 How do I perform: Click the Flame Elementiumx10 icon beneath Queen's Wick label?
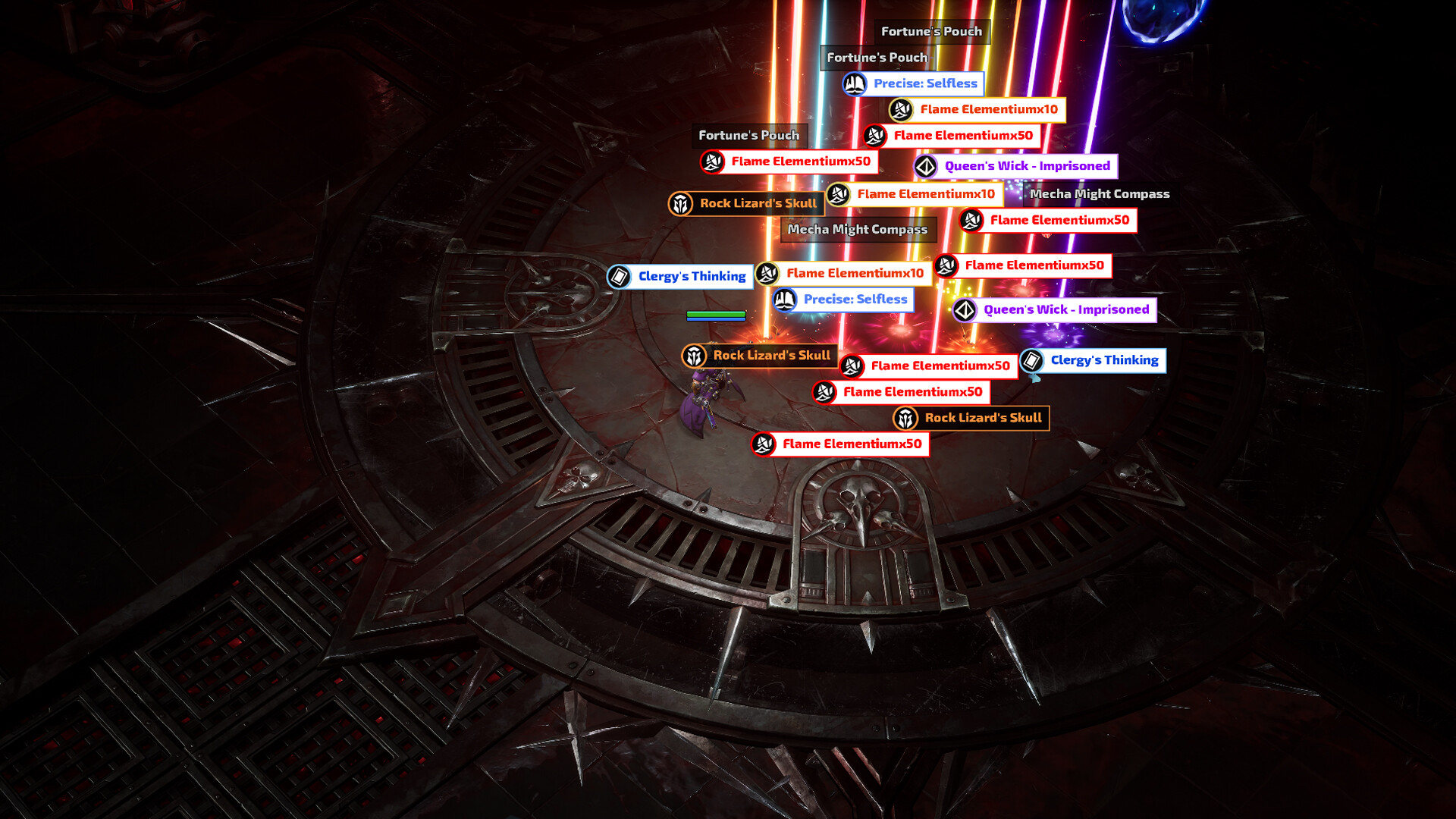(838, 194)
